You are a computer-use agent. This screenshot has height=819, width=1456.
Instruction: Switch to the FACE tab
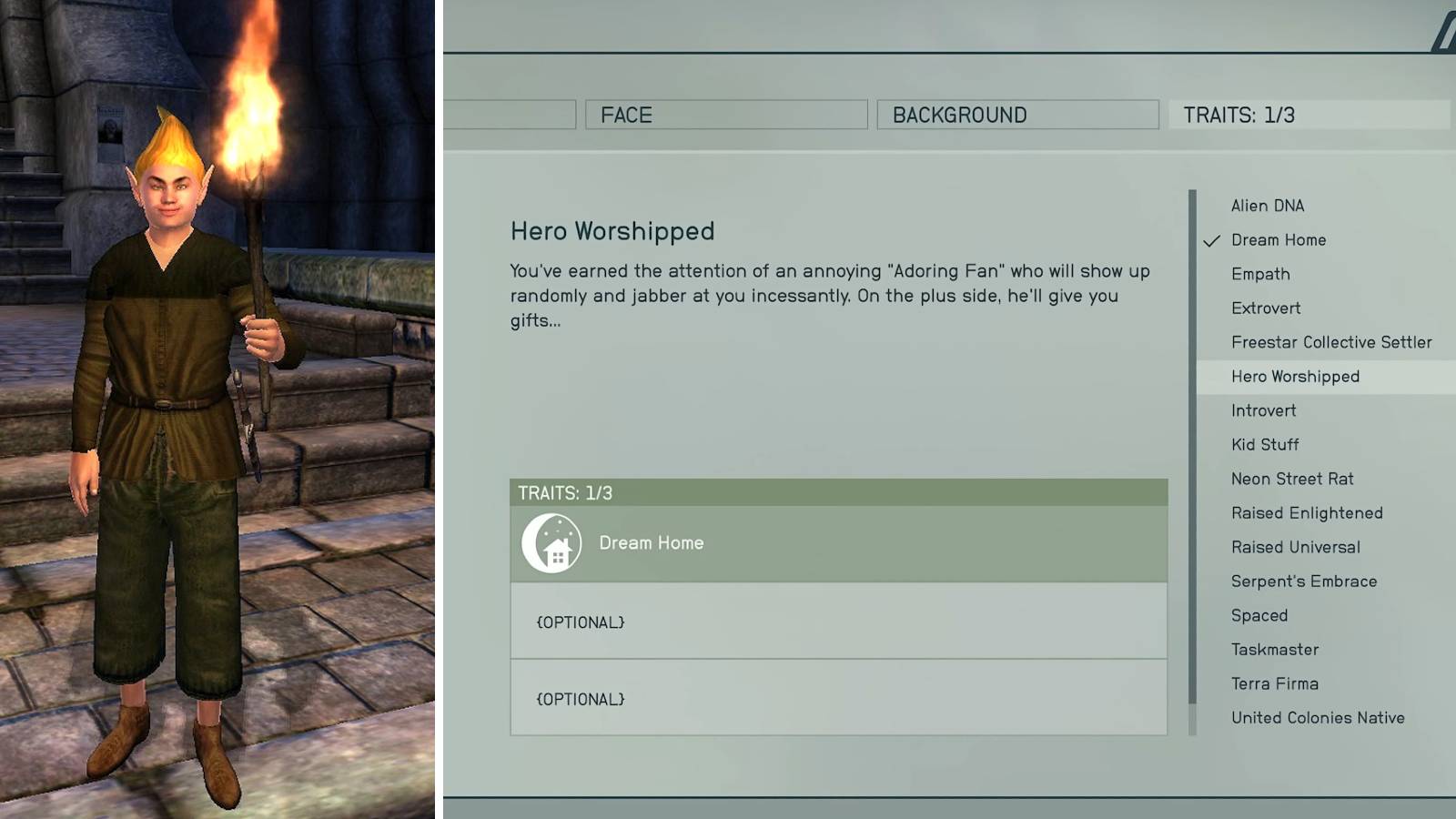727,115
